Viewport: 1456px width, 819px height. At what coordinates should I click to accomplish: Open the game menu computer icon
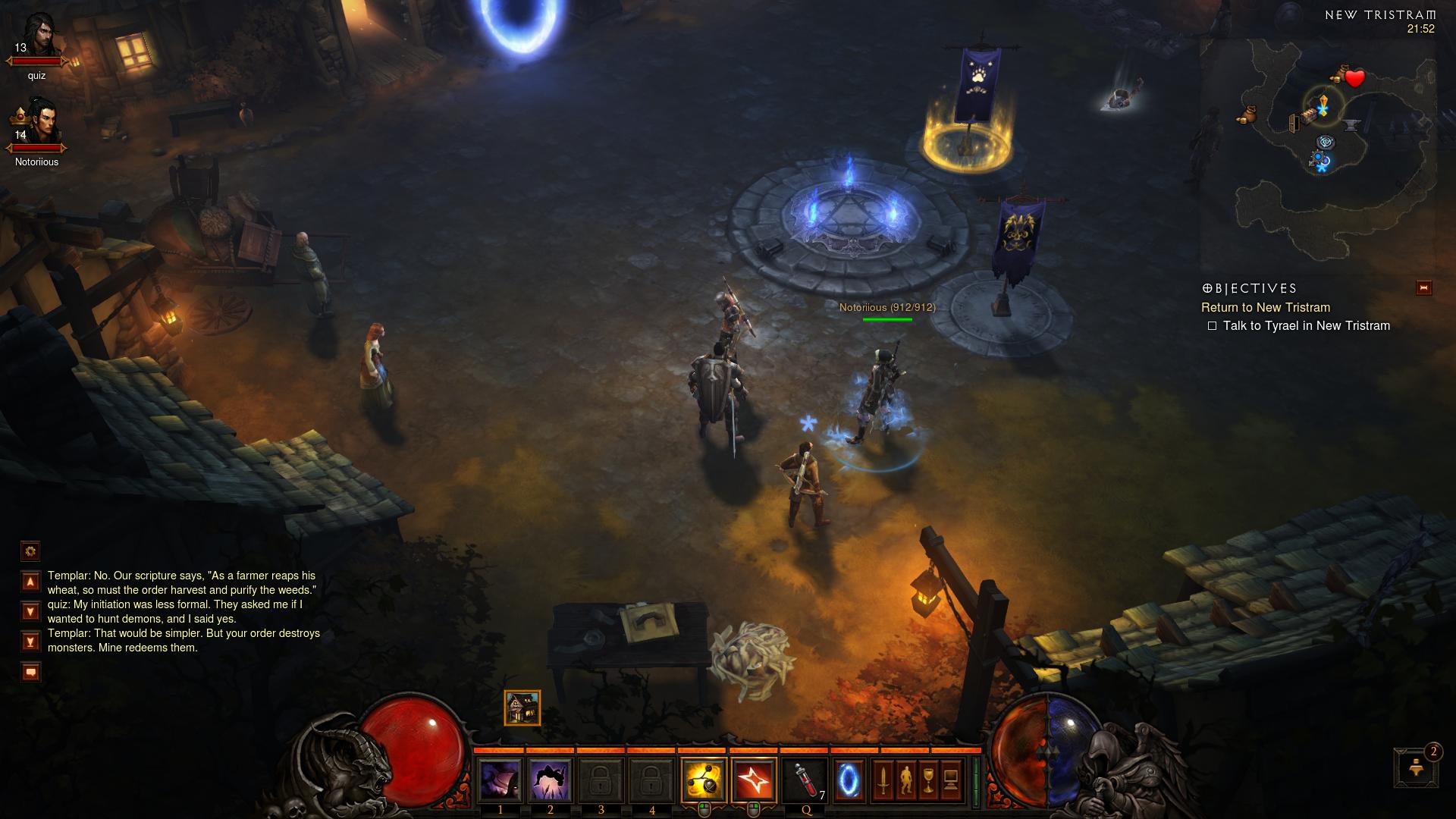click(x=951, y=780)
